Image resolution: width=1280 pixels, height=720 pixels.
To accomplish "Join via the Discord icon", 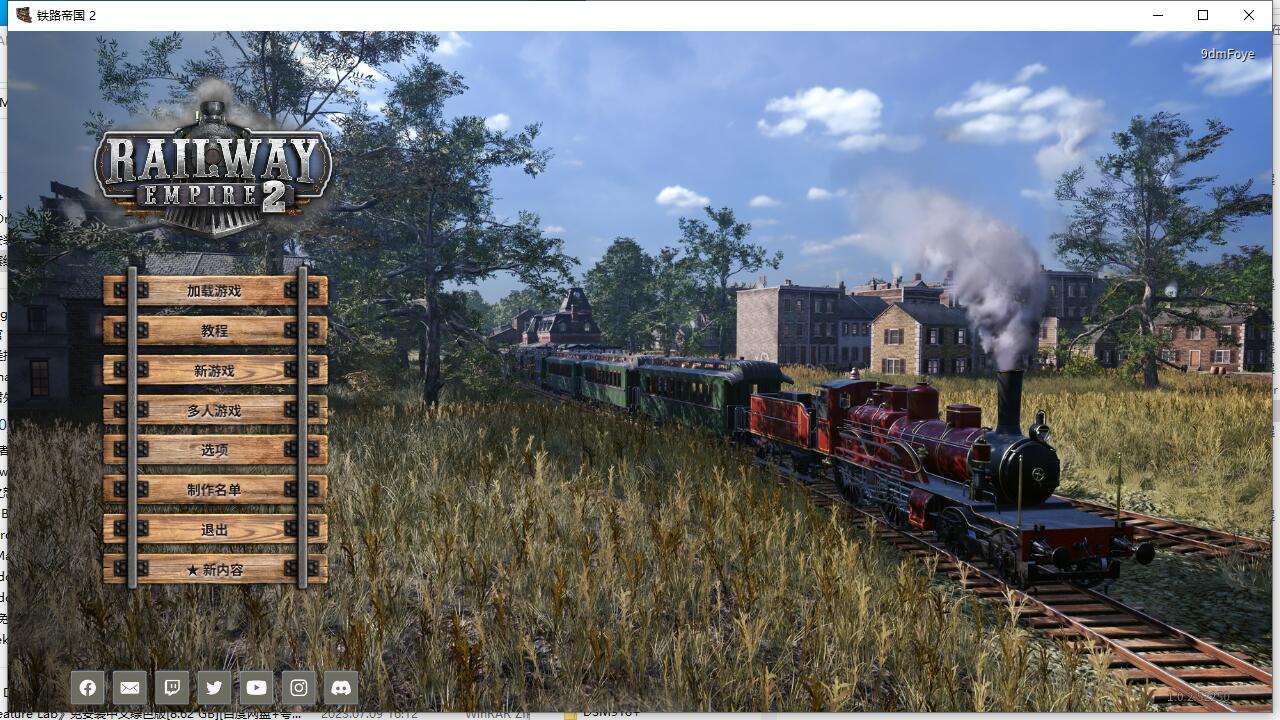I will pyautogui.click(x=341, y=687).
